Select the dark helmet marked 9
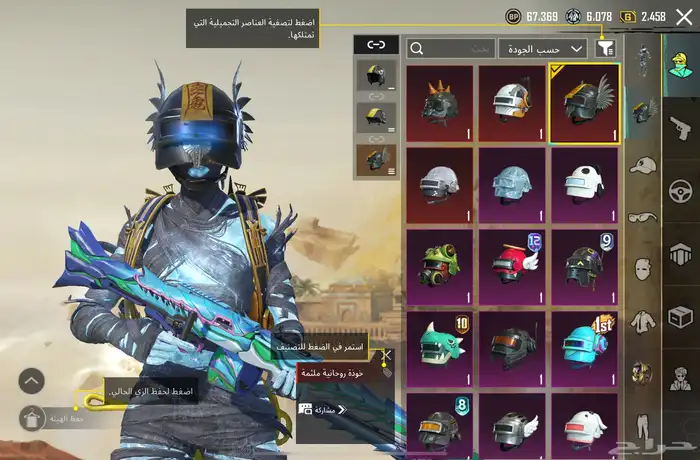 coord(583,265)
